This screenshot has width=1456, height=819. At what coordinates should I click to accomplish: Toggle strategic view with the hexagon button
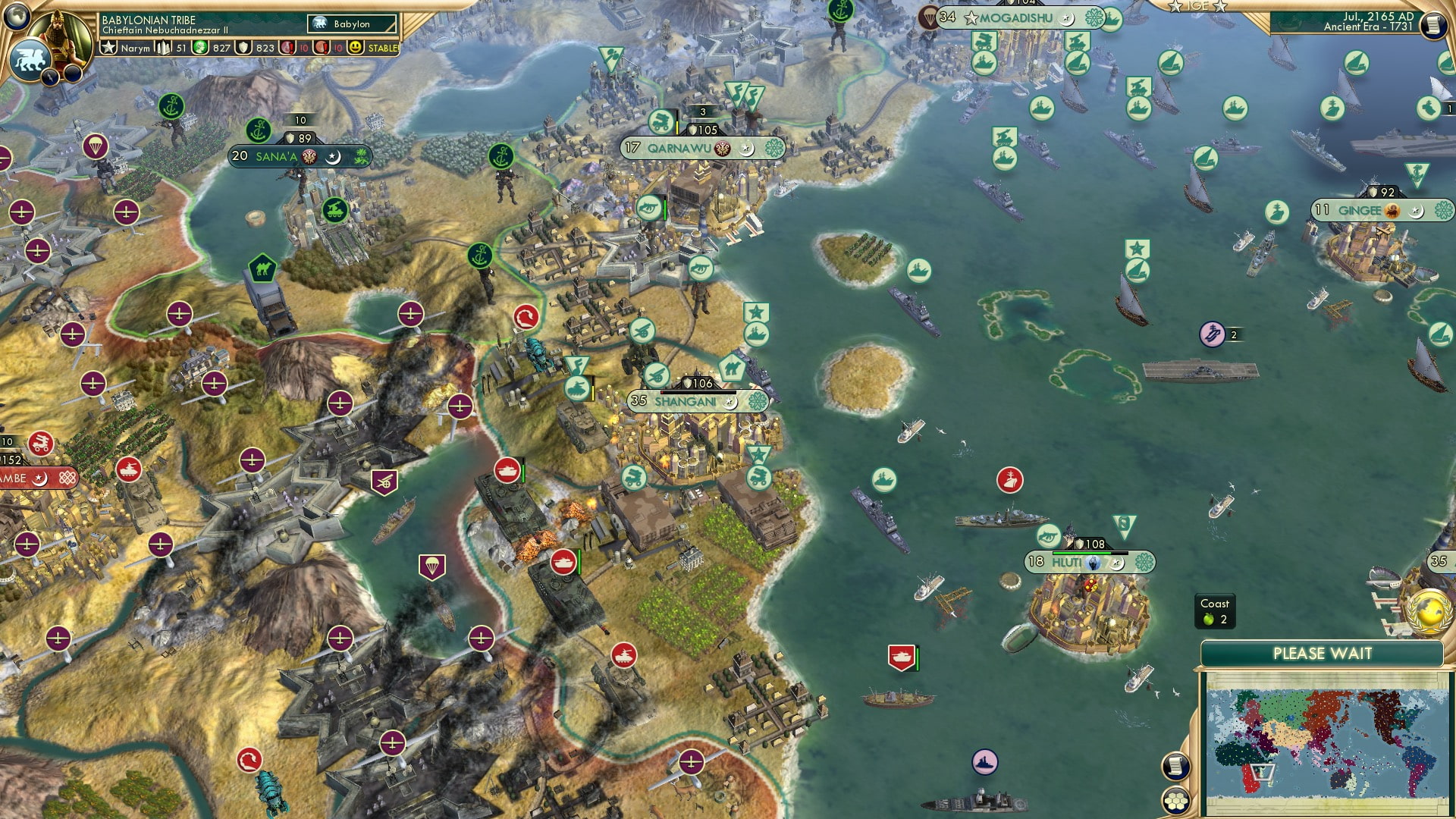(x=1175, y=800)
